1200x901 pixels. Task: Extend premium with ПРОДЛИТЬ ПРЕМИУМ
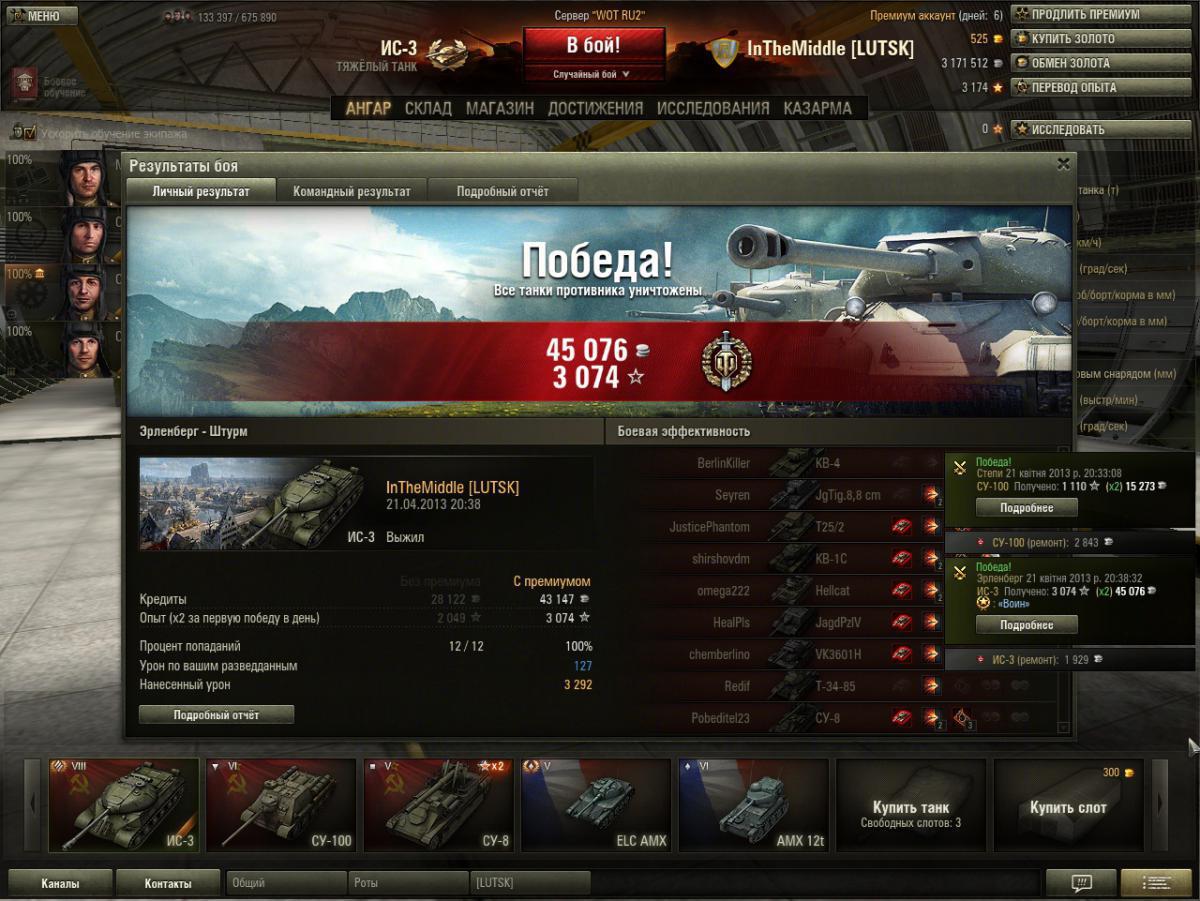[1089, 15]
